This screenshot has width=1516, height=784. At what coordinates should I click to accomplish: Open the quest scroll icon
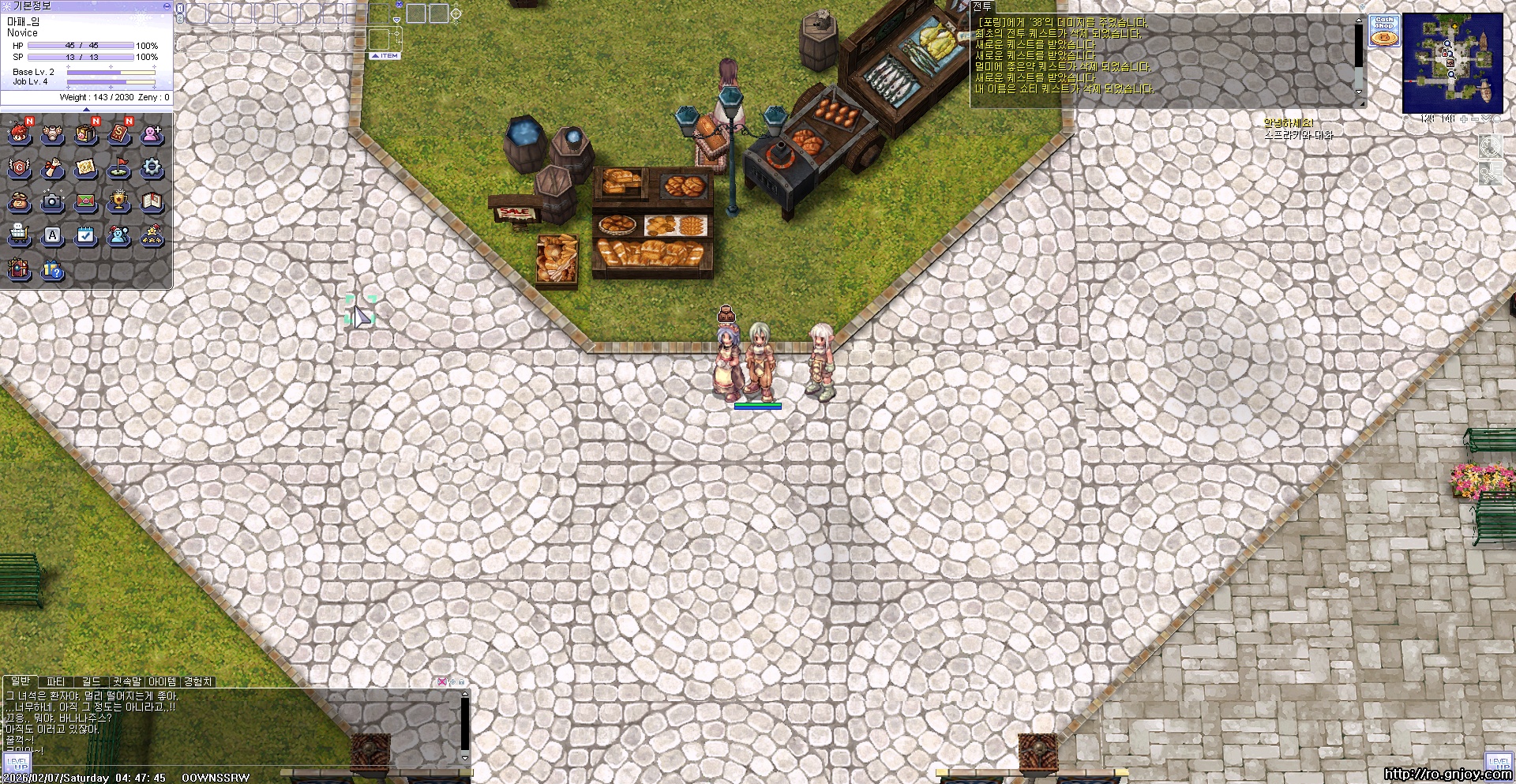[x=53, y=167]
